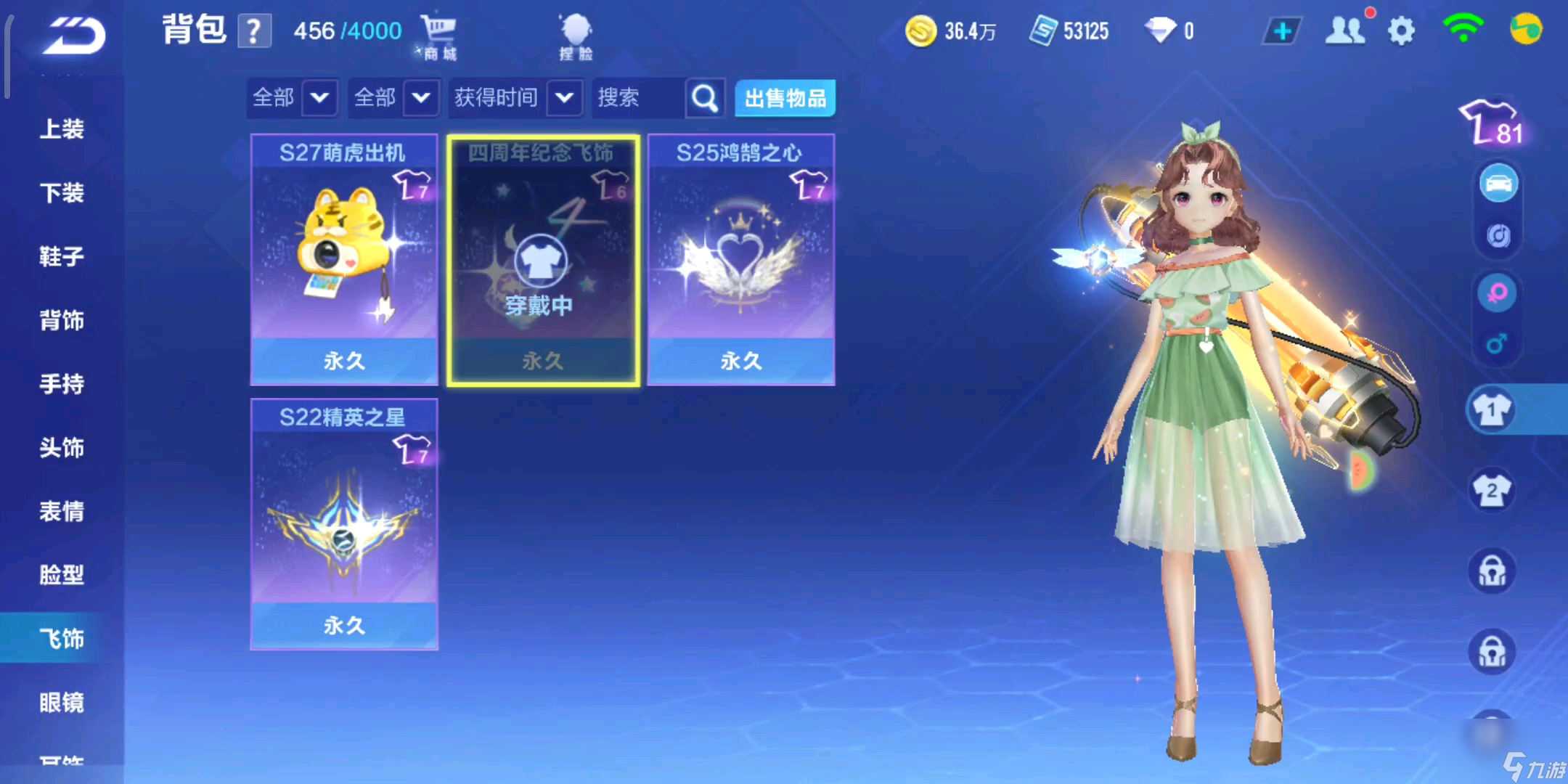Image resolution: width=1568 pixels, height=784 pixels.
Task: Open the 背饰 back accessory category
Action: coord(62,320)
